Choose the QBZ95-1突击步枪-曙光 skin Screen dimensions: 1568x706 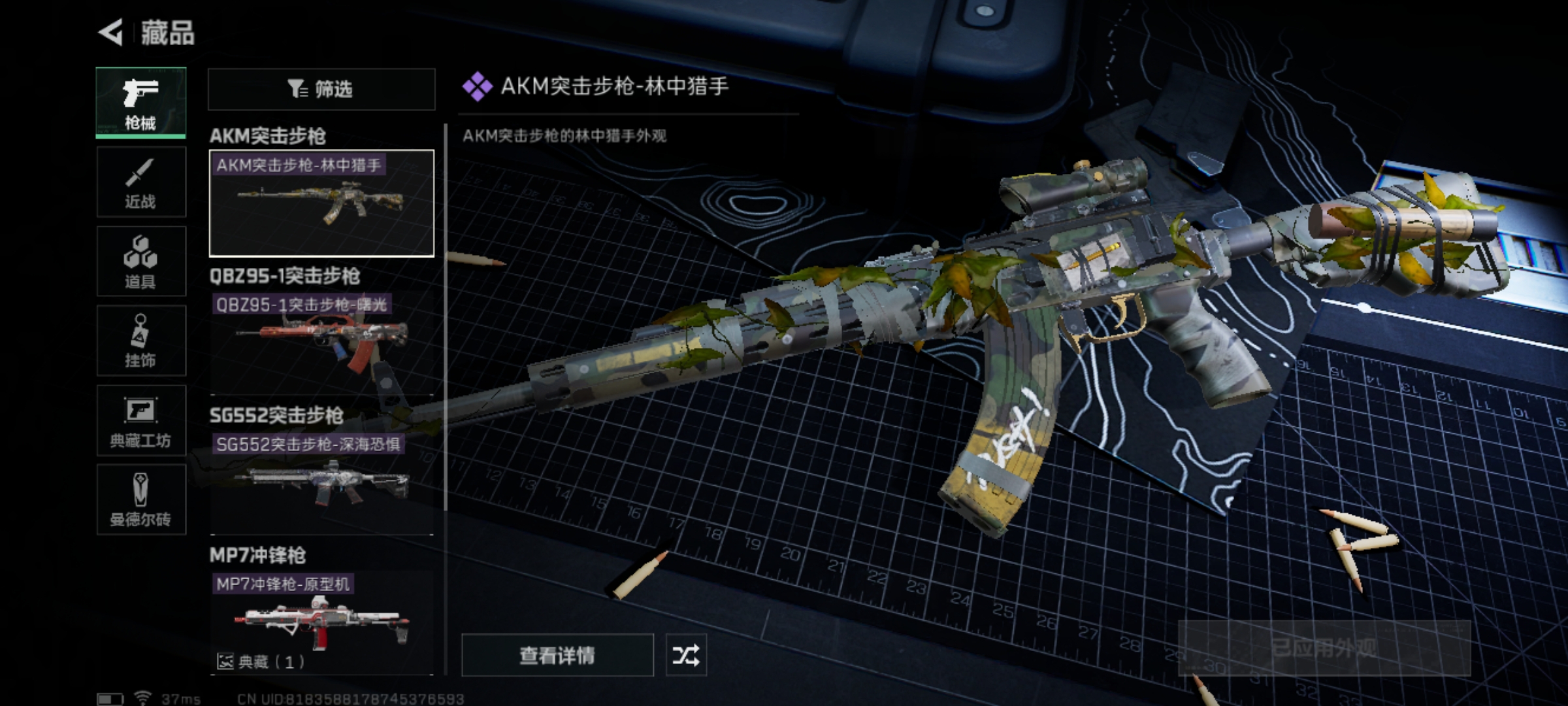pyautogui.click(x=321, y=343)
